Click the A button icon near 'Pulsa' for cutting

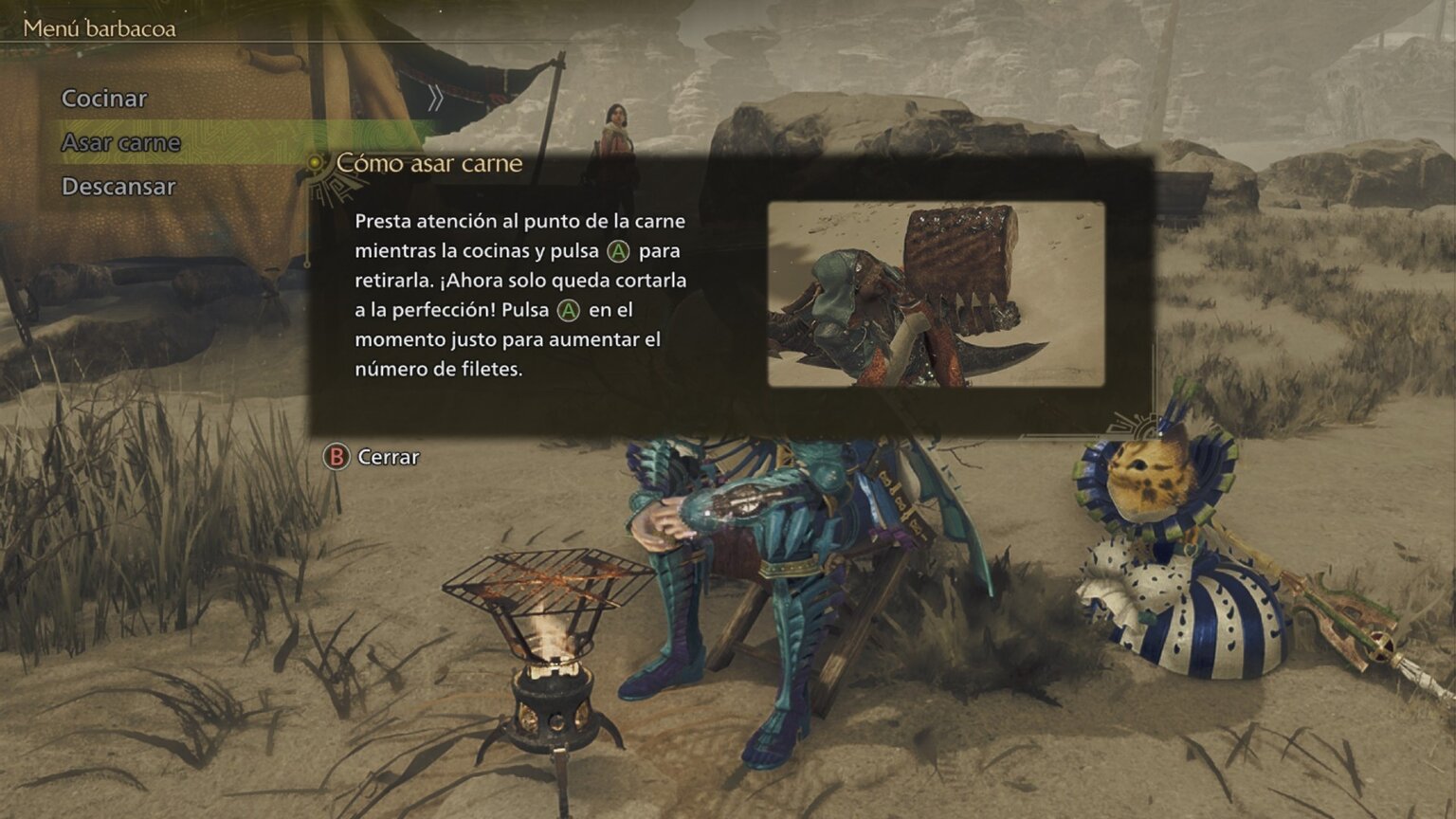[x=567, y=310]
